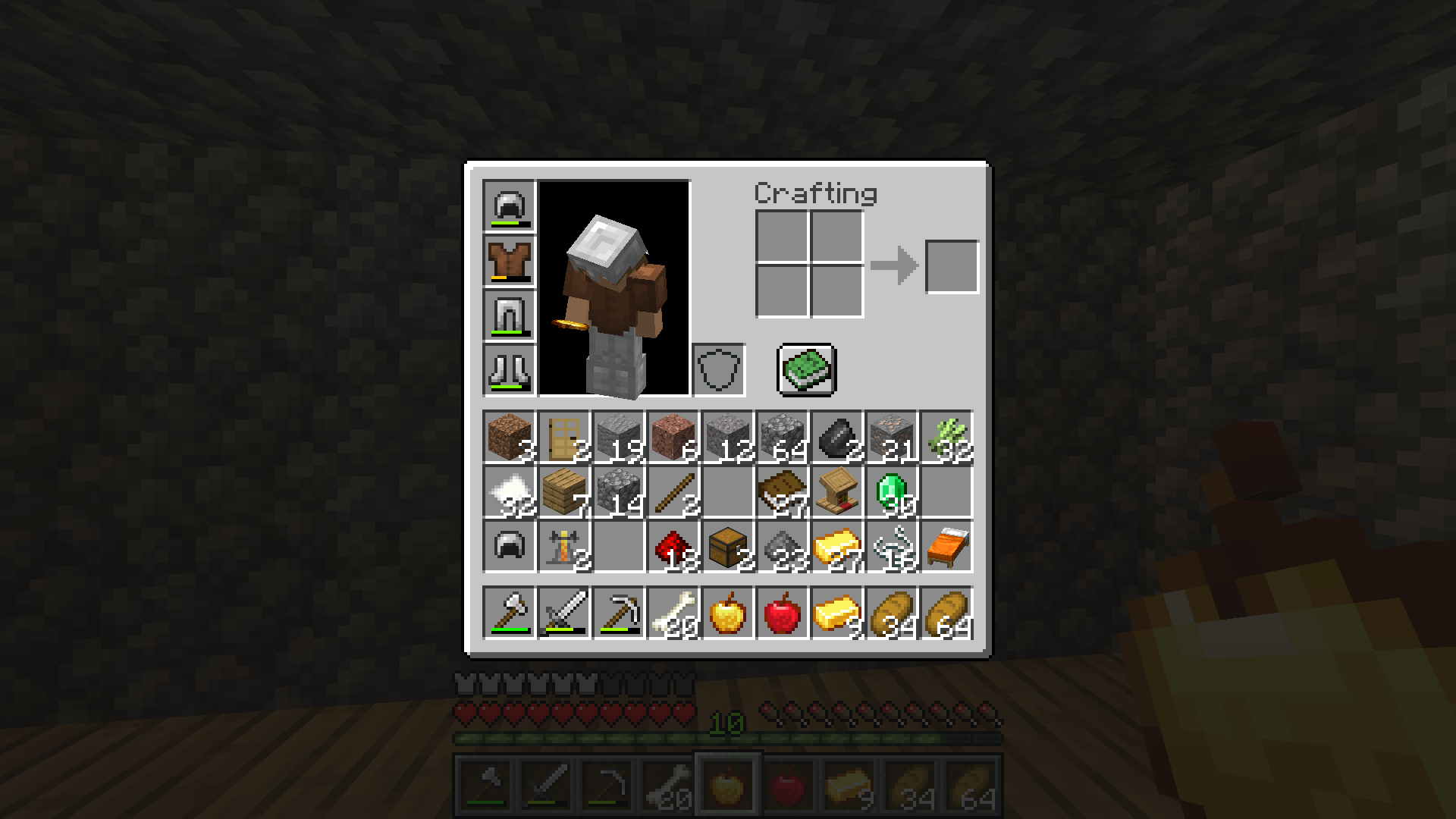Select the stack of 64 bread
The width and height of the screenshot is (1456, 819).
(946, 612)
